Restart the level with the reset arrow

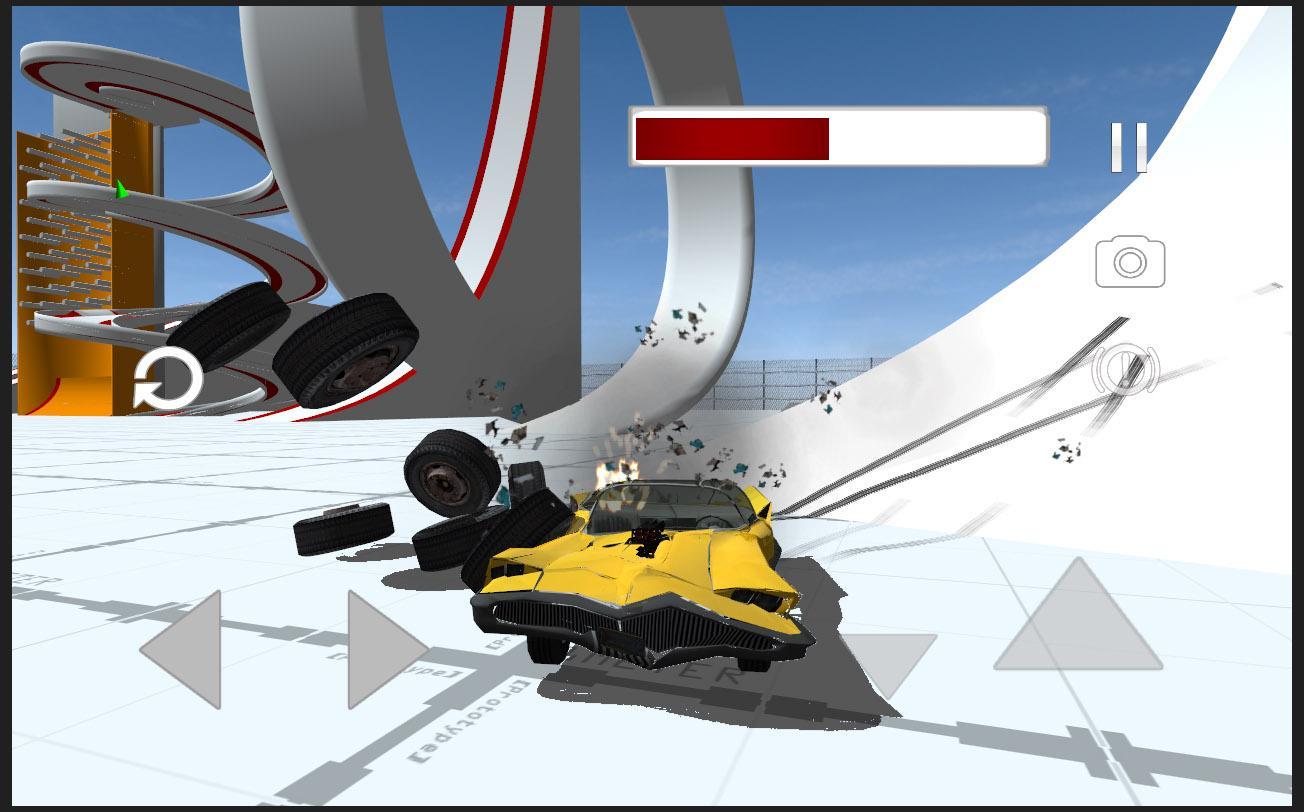(x=169, y=379)
